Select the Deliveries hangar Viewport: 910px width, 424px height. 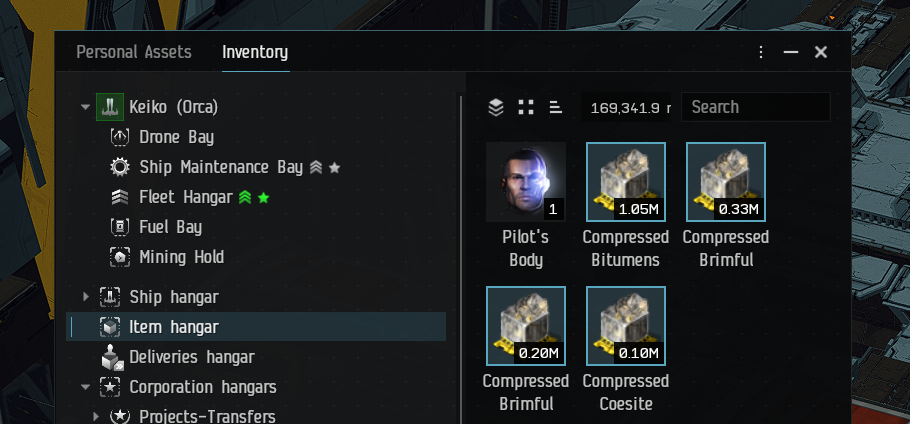click(191, 357)
